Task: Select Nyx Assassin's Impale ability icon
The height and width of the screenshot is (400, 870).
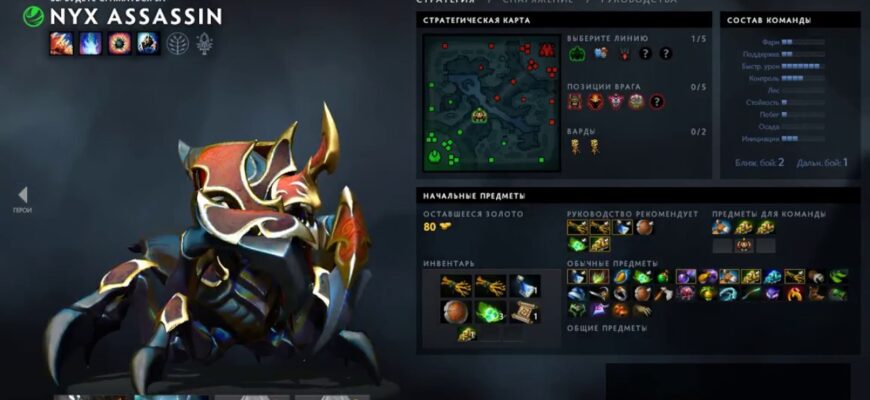Action: click(61, 43)
